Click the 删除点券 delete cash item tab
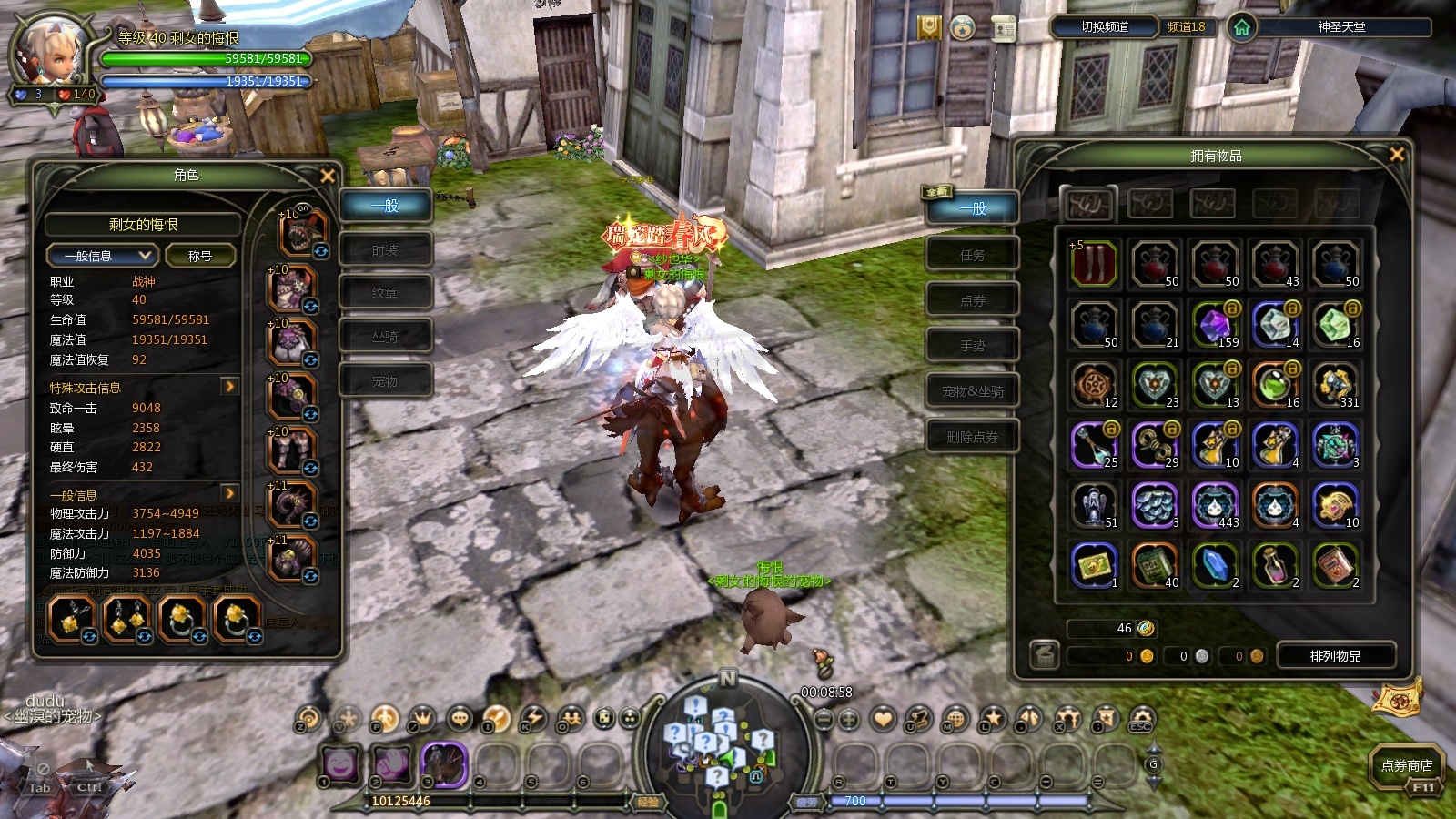 972,437
